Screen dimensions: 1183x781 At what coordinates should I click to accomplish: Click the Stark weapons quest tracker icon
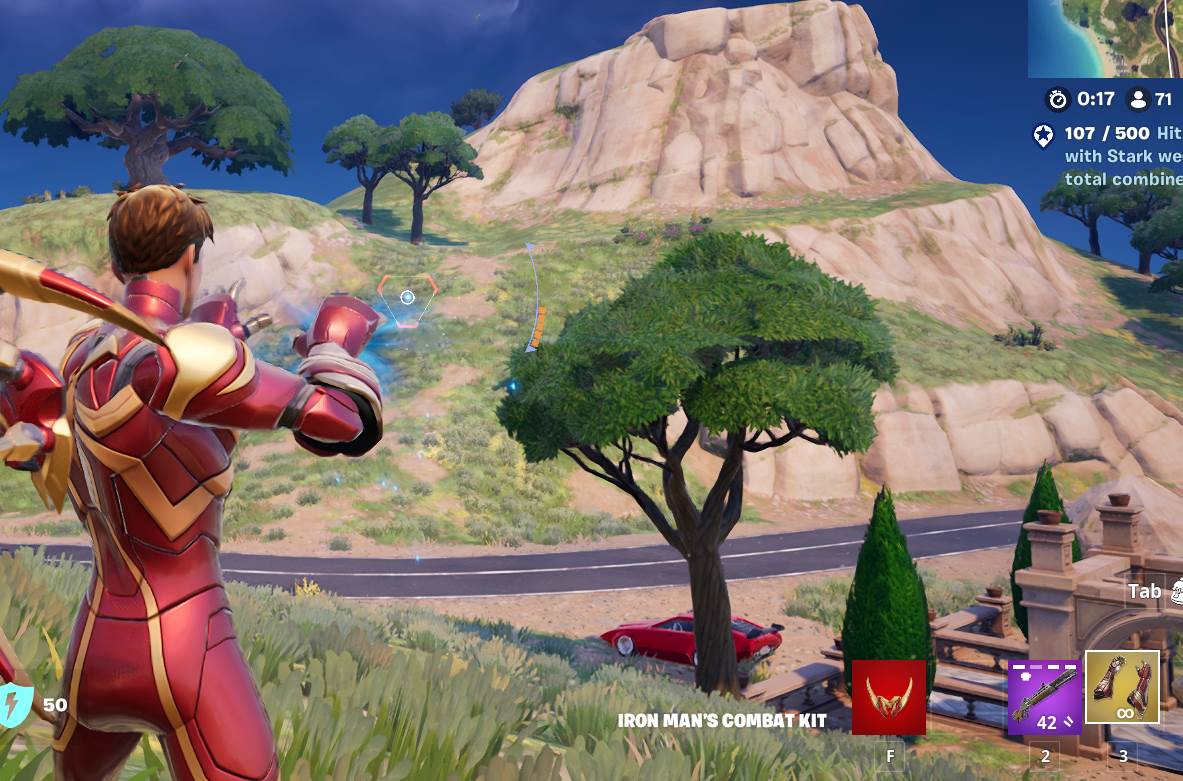click(x=1044, y=135)
